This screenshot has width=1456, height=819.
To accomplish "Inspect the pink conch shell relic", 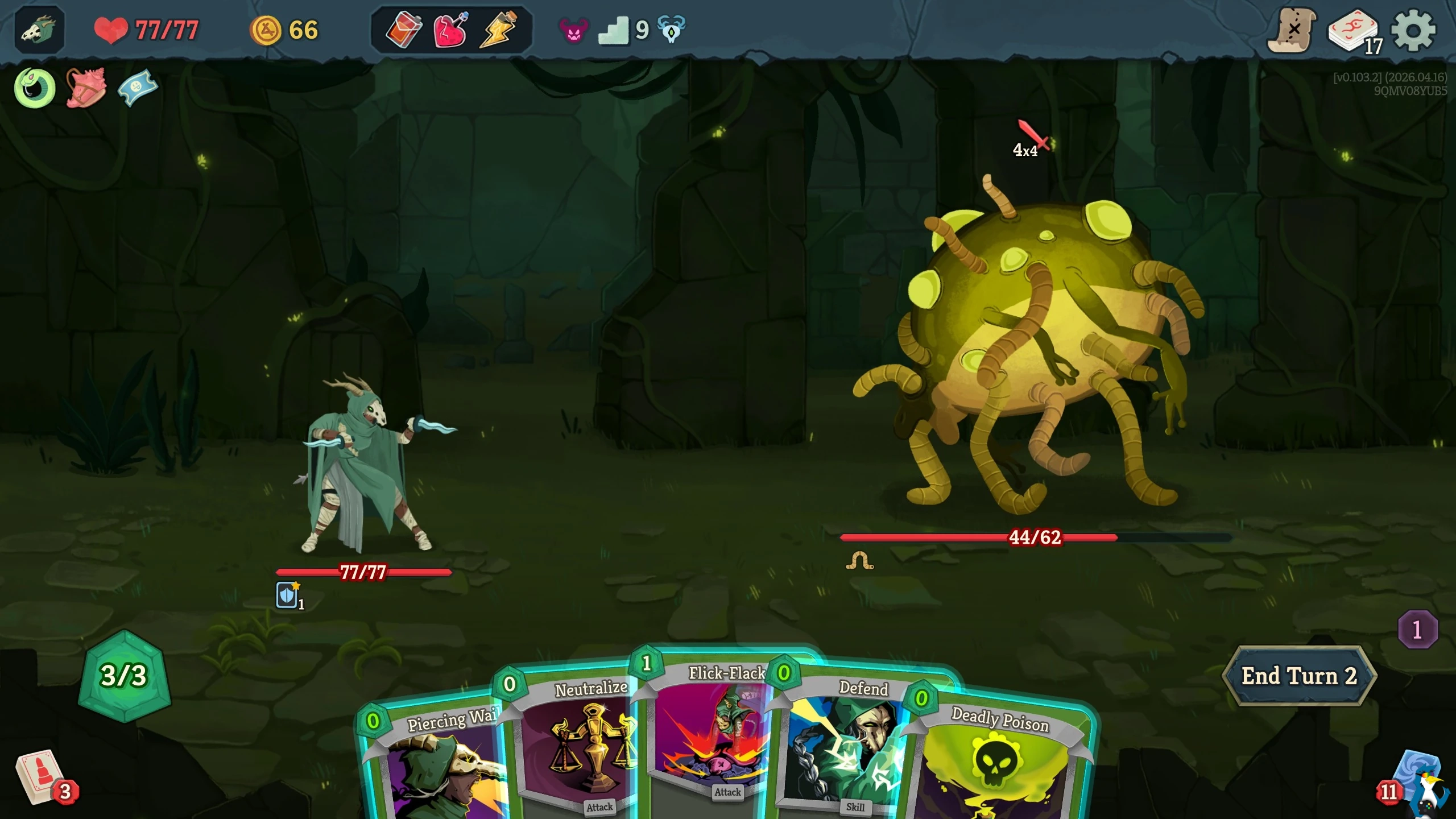I will (x=86, y=88).
